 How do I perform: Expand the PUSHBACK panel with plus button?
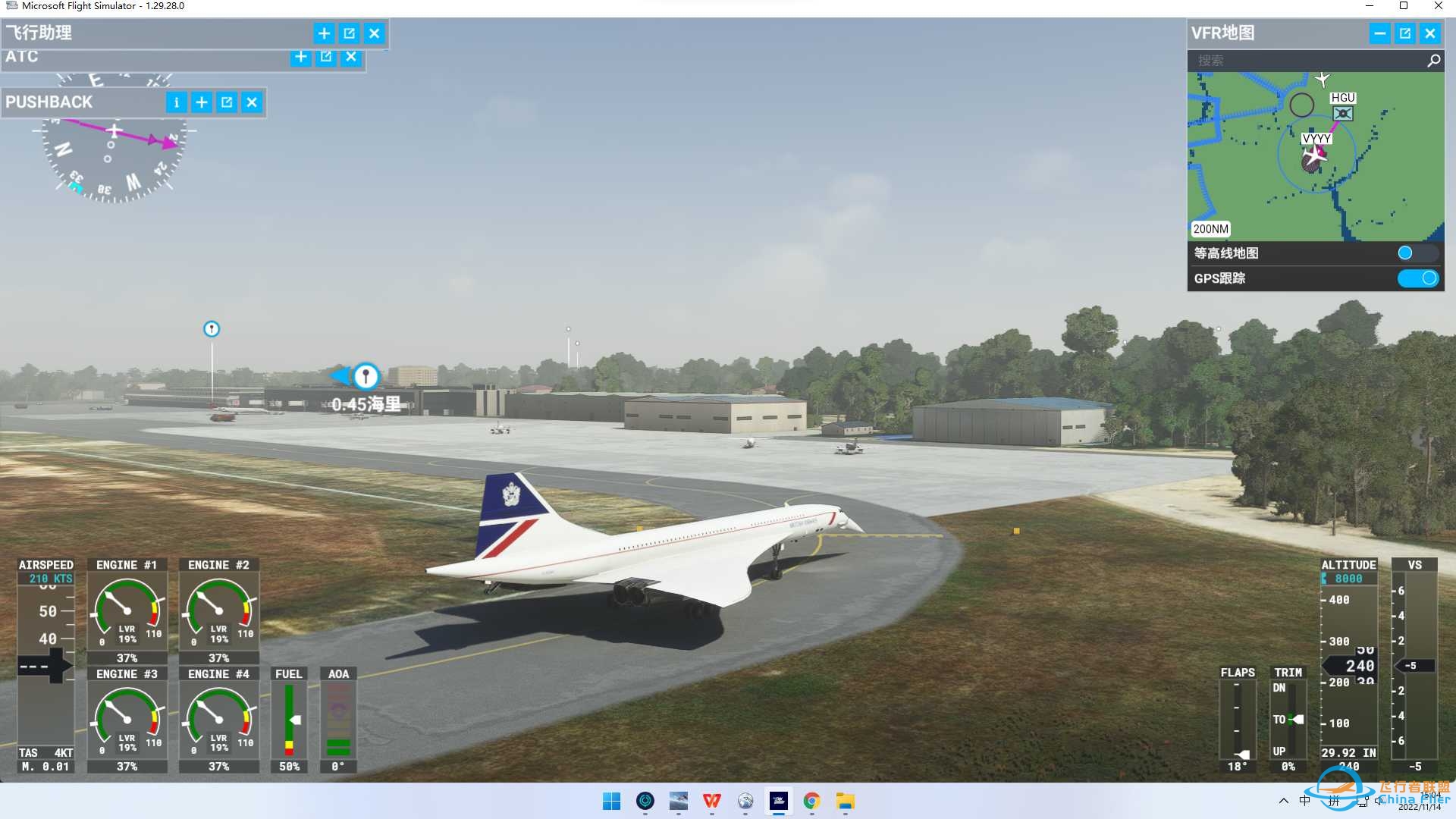(202, 102)
